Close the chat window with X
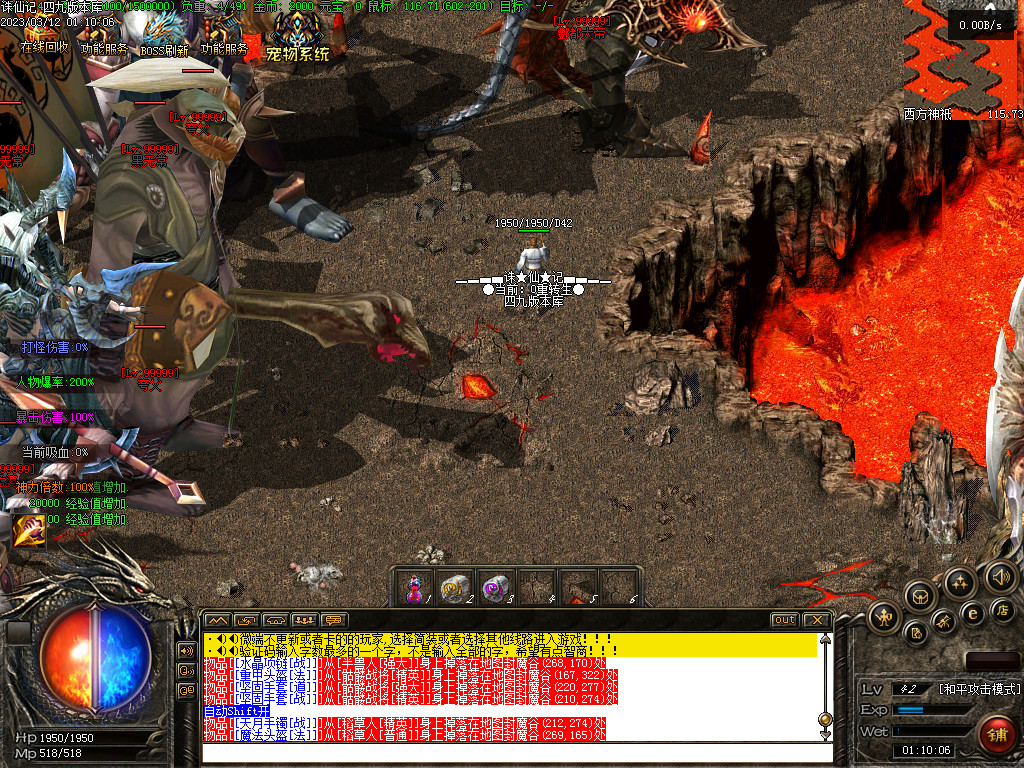Screen dimensions: 1024x768 [x=817, y=620]
